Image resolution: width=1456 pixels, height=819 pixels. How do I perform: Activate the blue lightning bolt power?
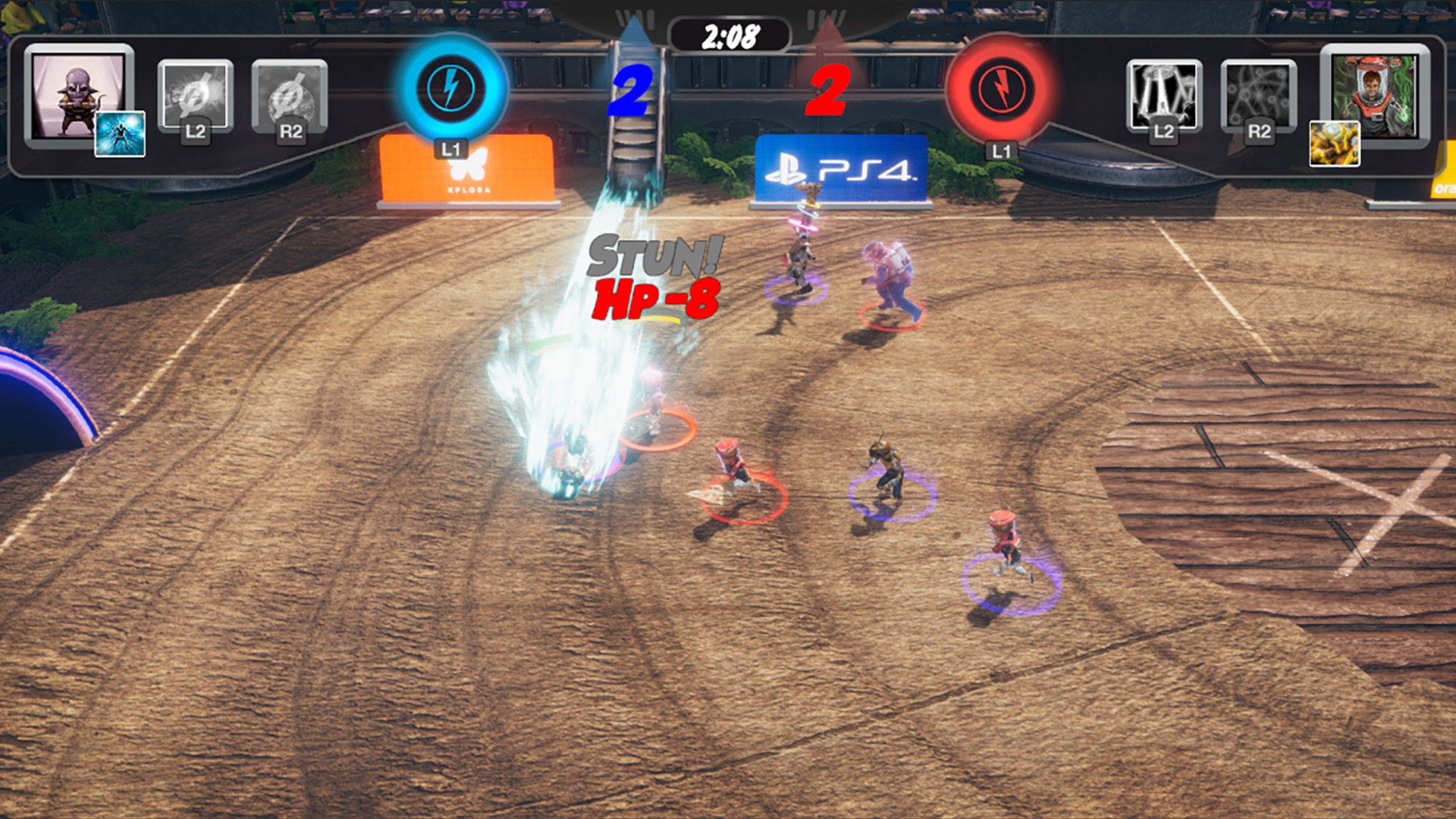pyautogui.click(x=451, y=88)
